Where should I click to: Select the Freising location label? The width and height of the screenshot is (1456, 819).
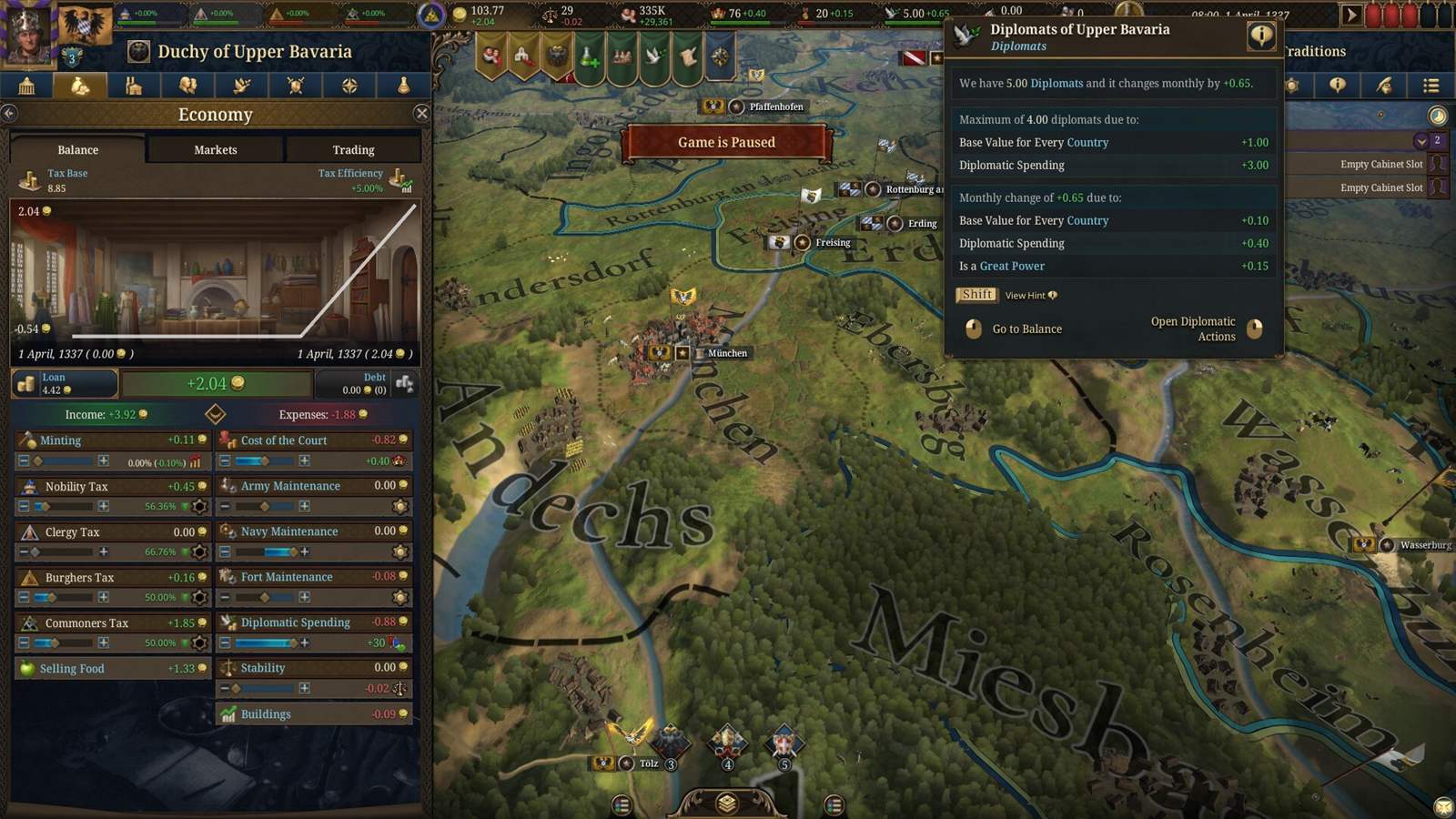(x=833, y=242)
